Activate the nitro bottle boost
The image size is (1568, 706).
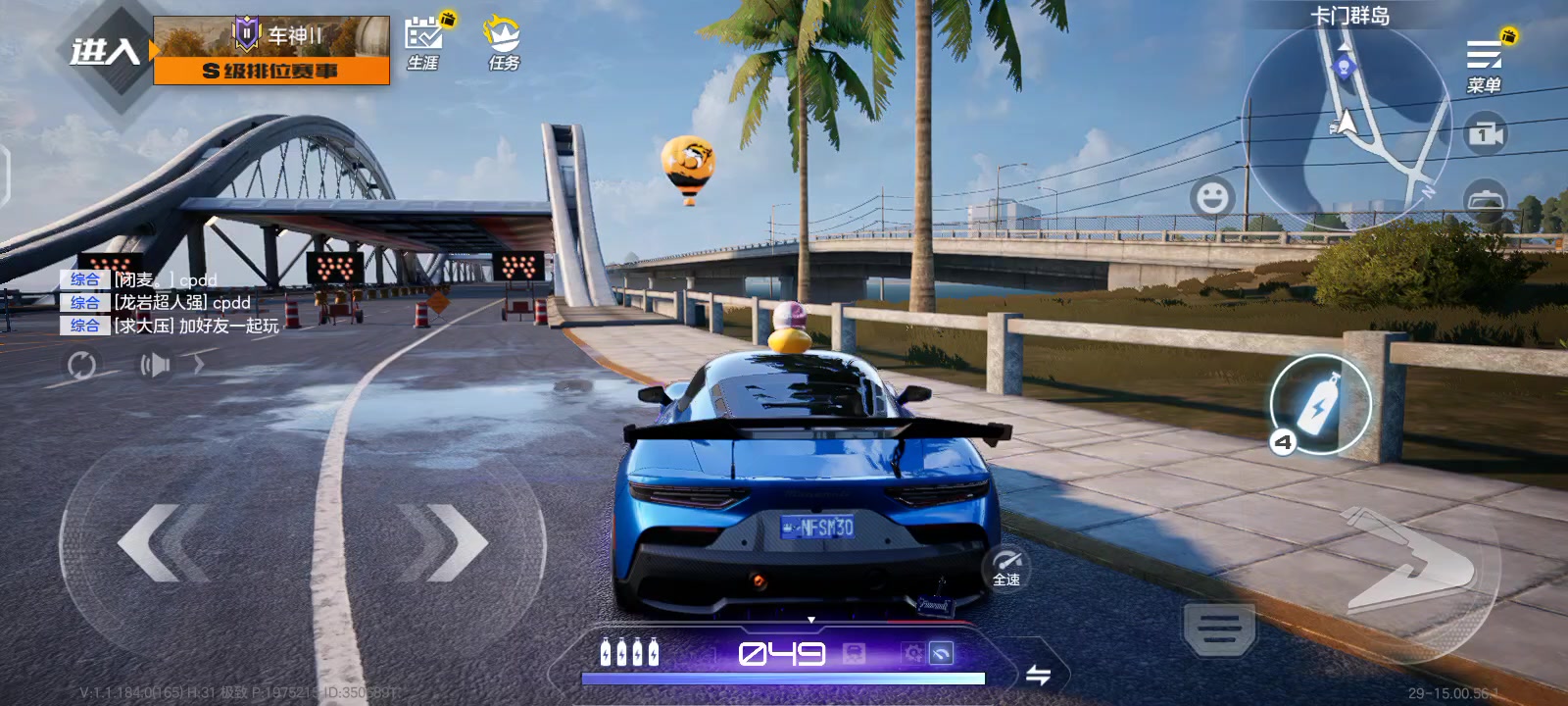1320,404
